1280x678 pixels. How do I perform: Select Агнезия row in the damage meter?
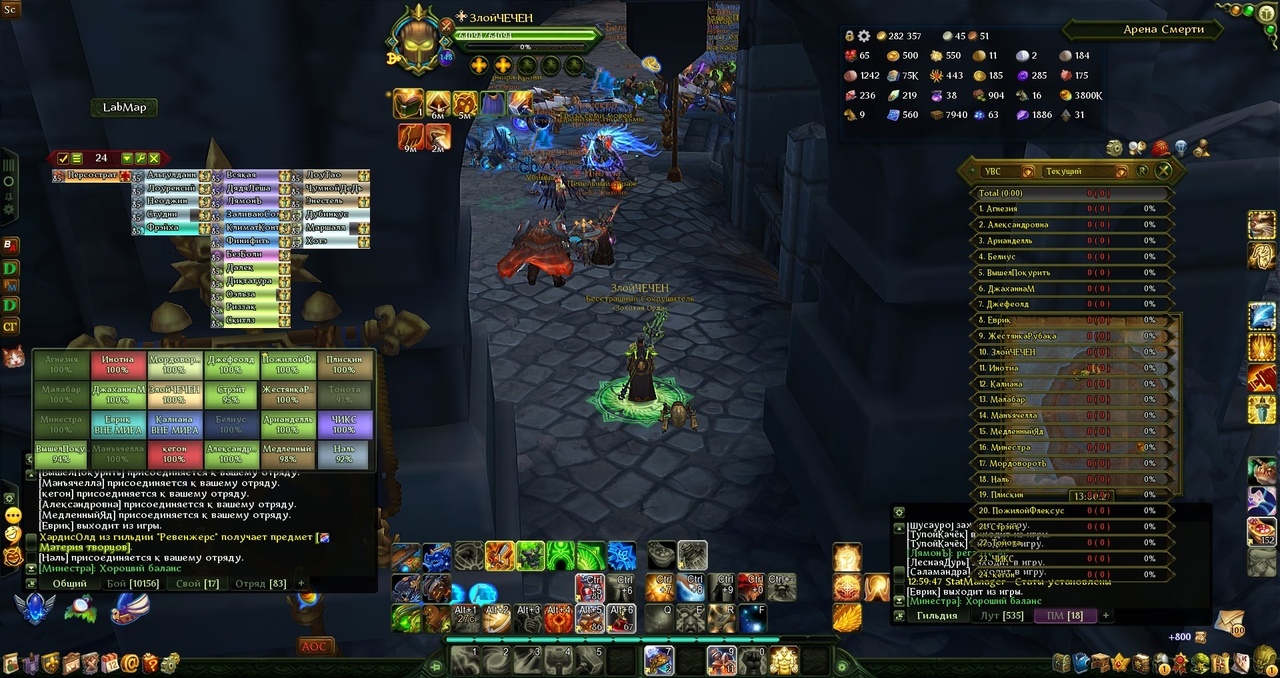[x=1070, y=209]
